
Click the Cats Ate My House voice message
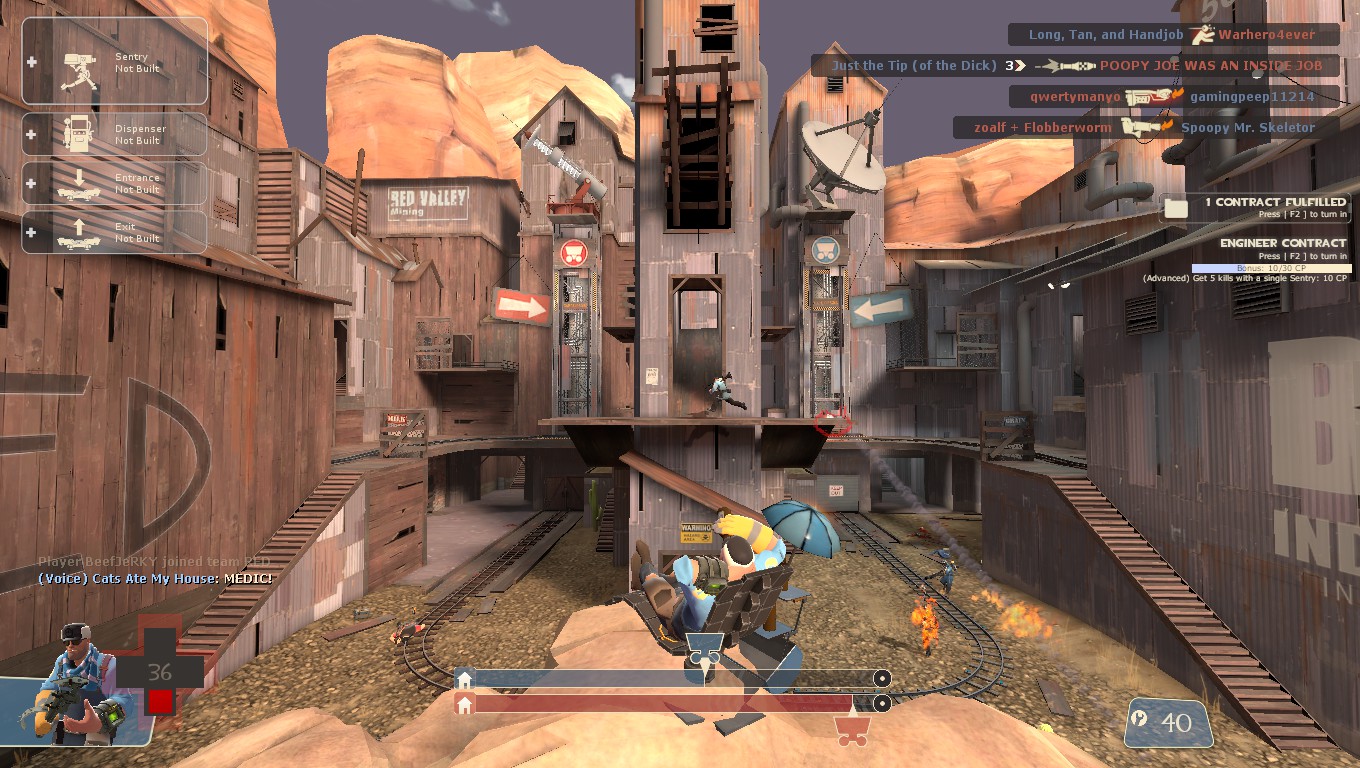(155, 579)
